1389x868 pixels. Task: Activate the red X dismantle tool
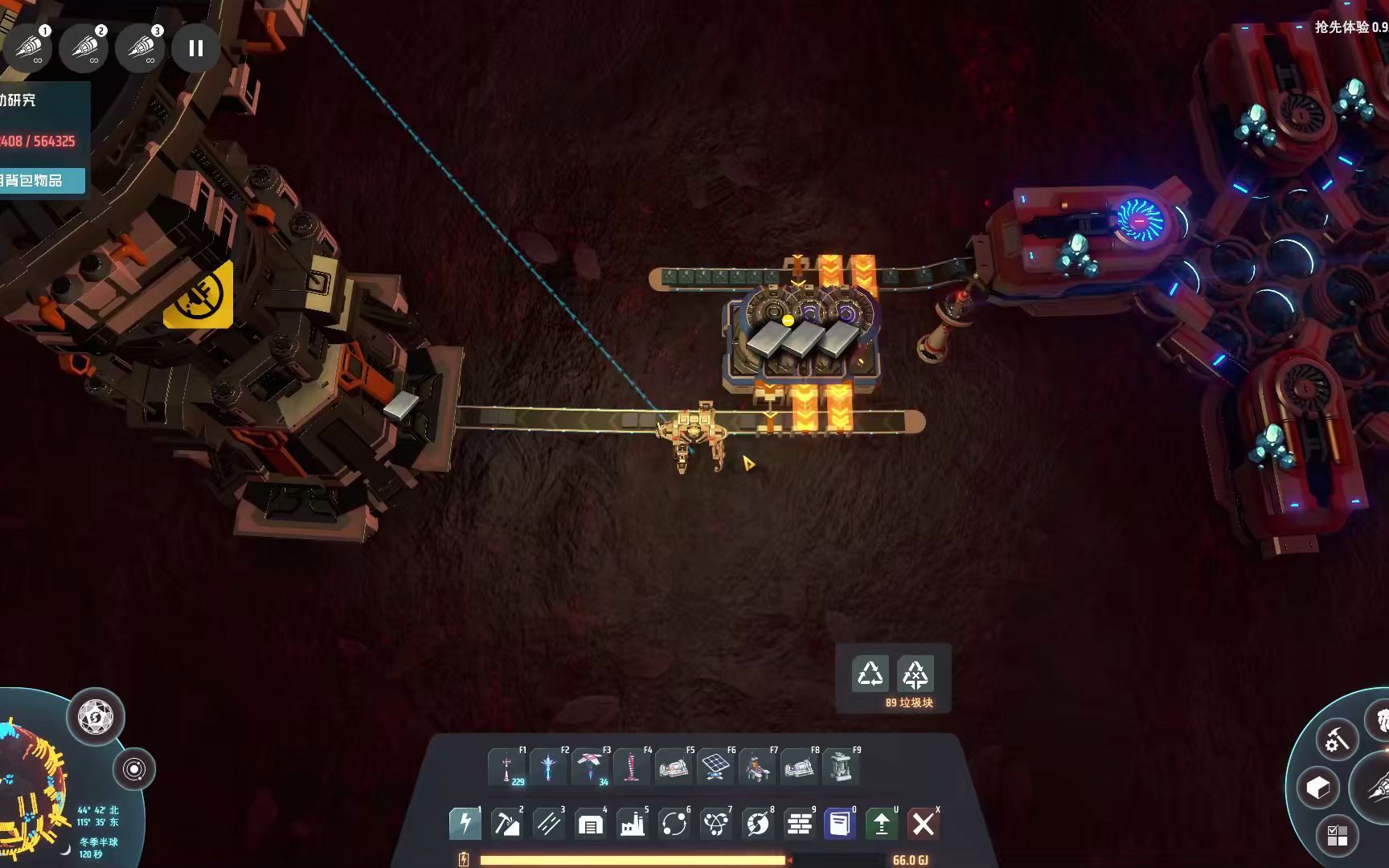point(923,824)
